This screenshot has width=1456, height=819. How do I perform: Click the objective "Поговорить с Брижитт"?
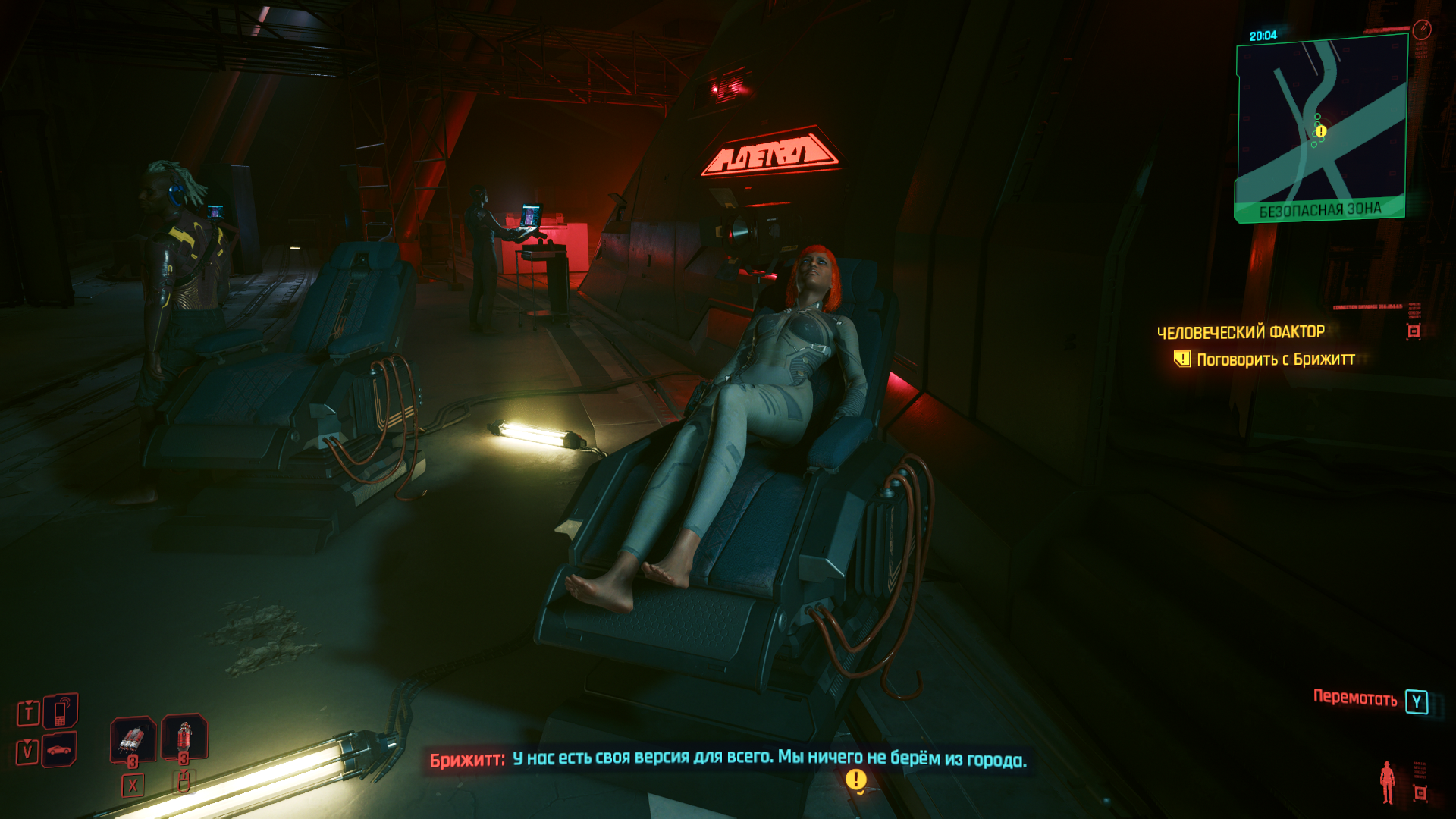(x=1276, y=359)
